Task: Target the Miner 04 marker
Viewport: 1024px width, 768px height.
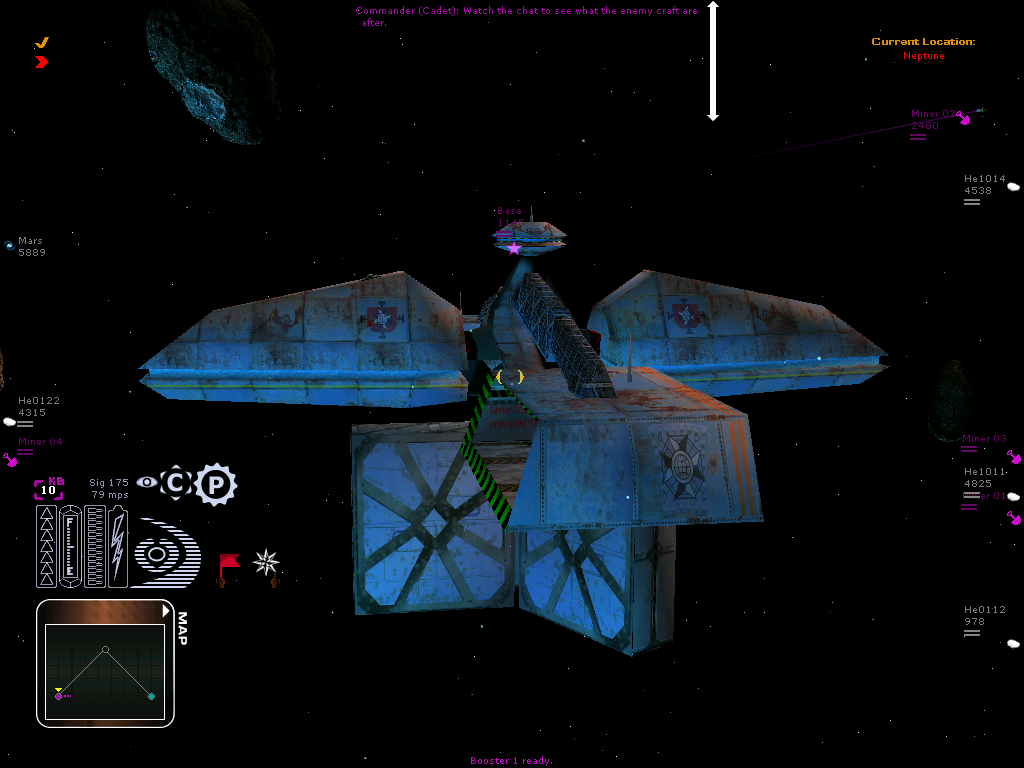Action: point(11,460)
